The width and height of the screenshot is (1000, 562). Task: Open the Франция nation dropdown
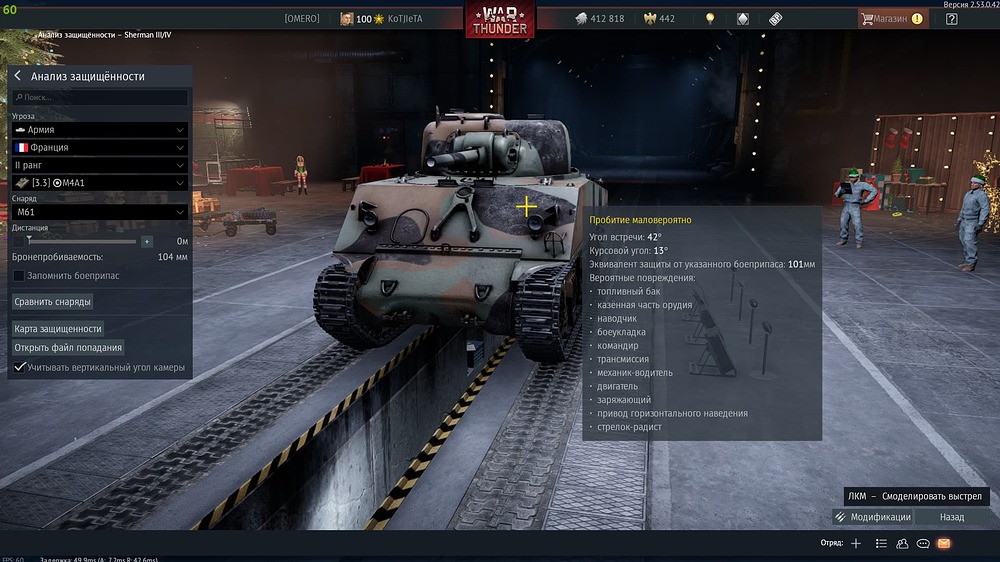tap(100, 147)
